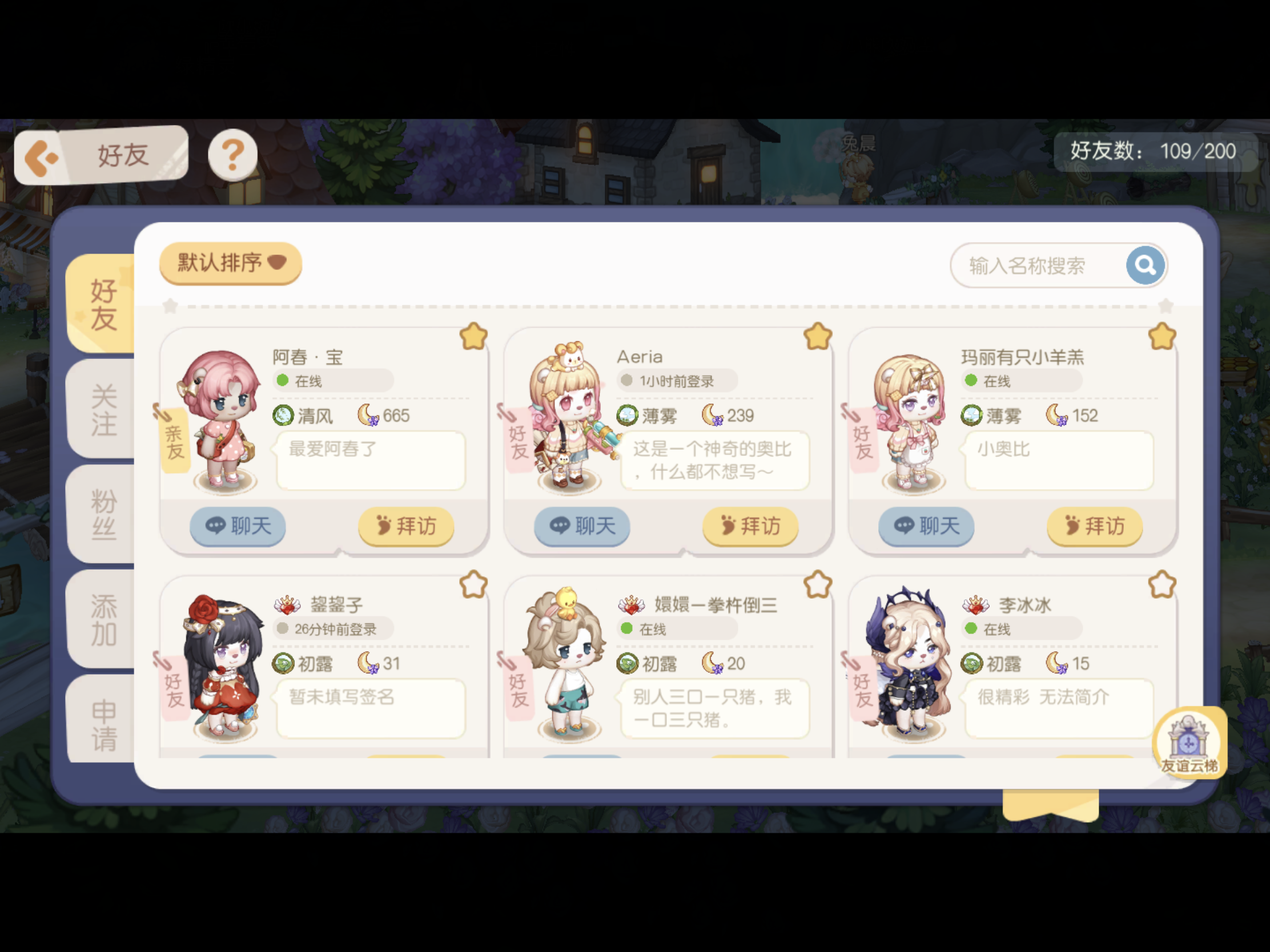Click the crown badge before 李冰冰's name

click(975, 605)
